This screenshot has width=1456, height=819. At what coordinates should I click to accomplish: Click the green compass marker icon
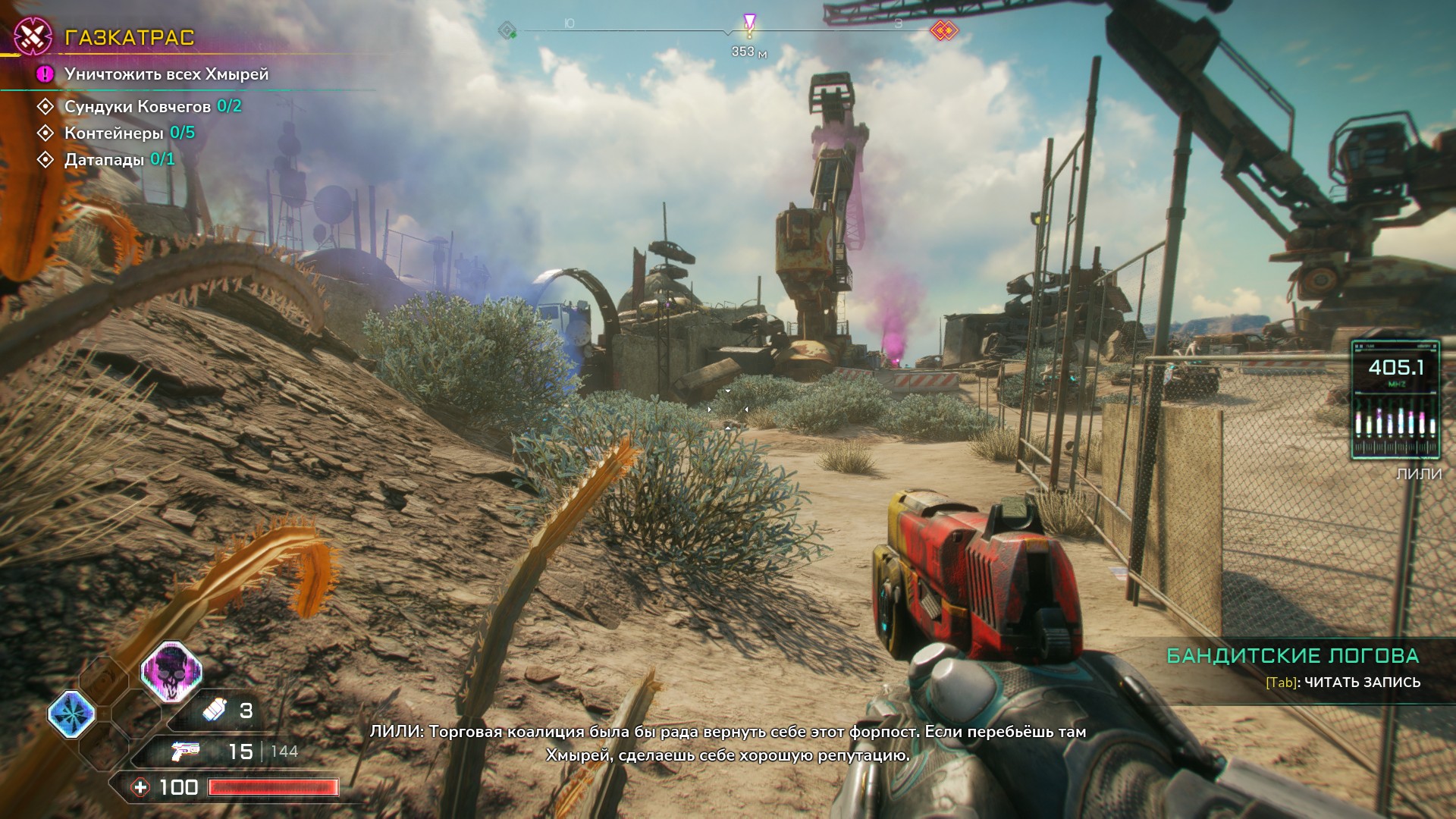(507, 31)
